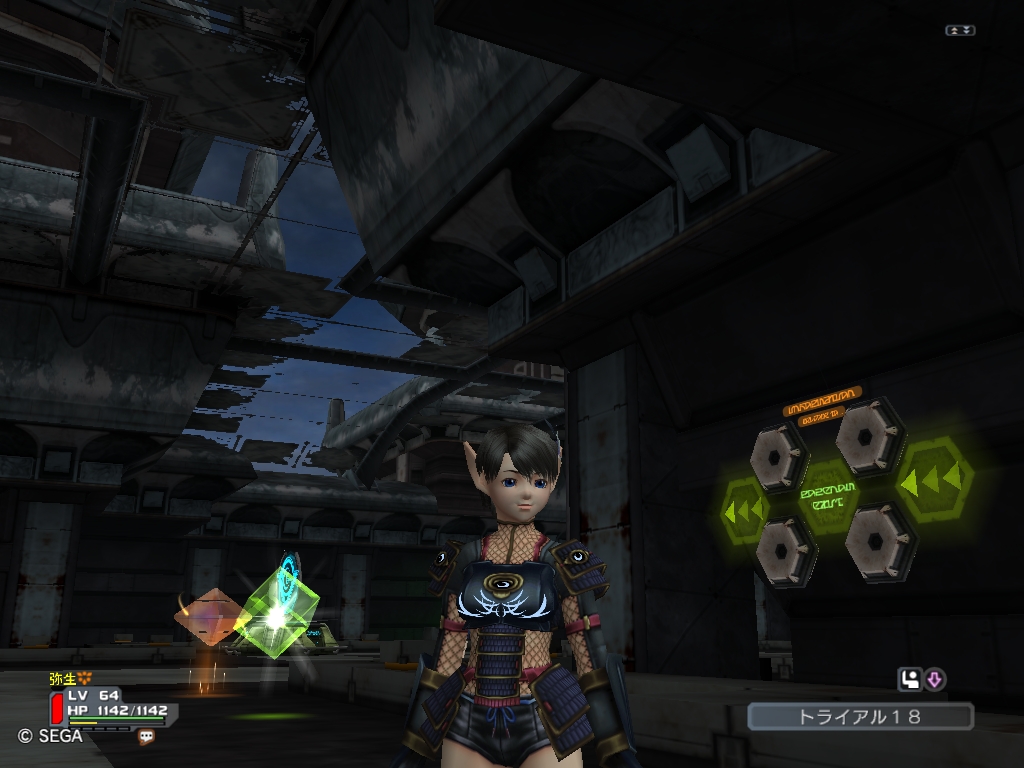Open the chat speech bubble icon

click(147, 737)
